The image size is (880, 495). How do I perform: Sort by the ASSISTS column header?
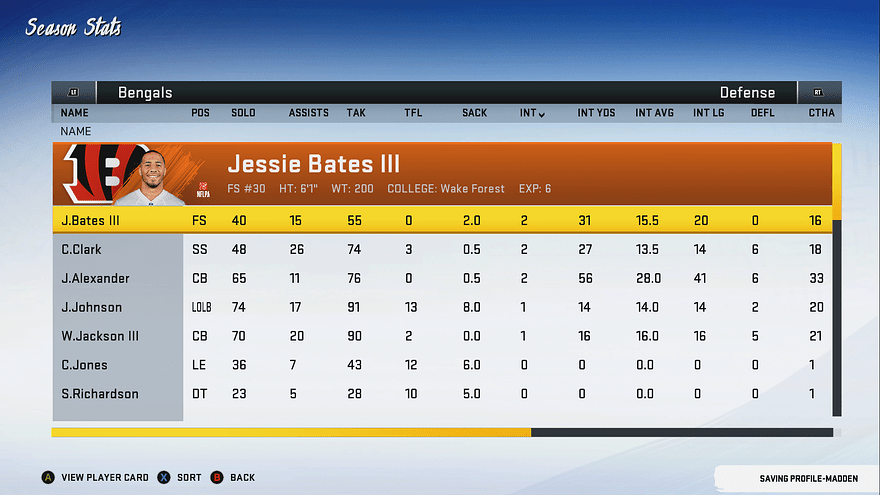click(x=308, y=113)
